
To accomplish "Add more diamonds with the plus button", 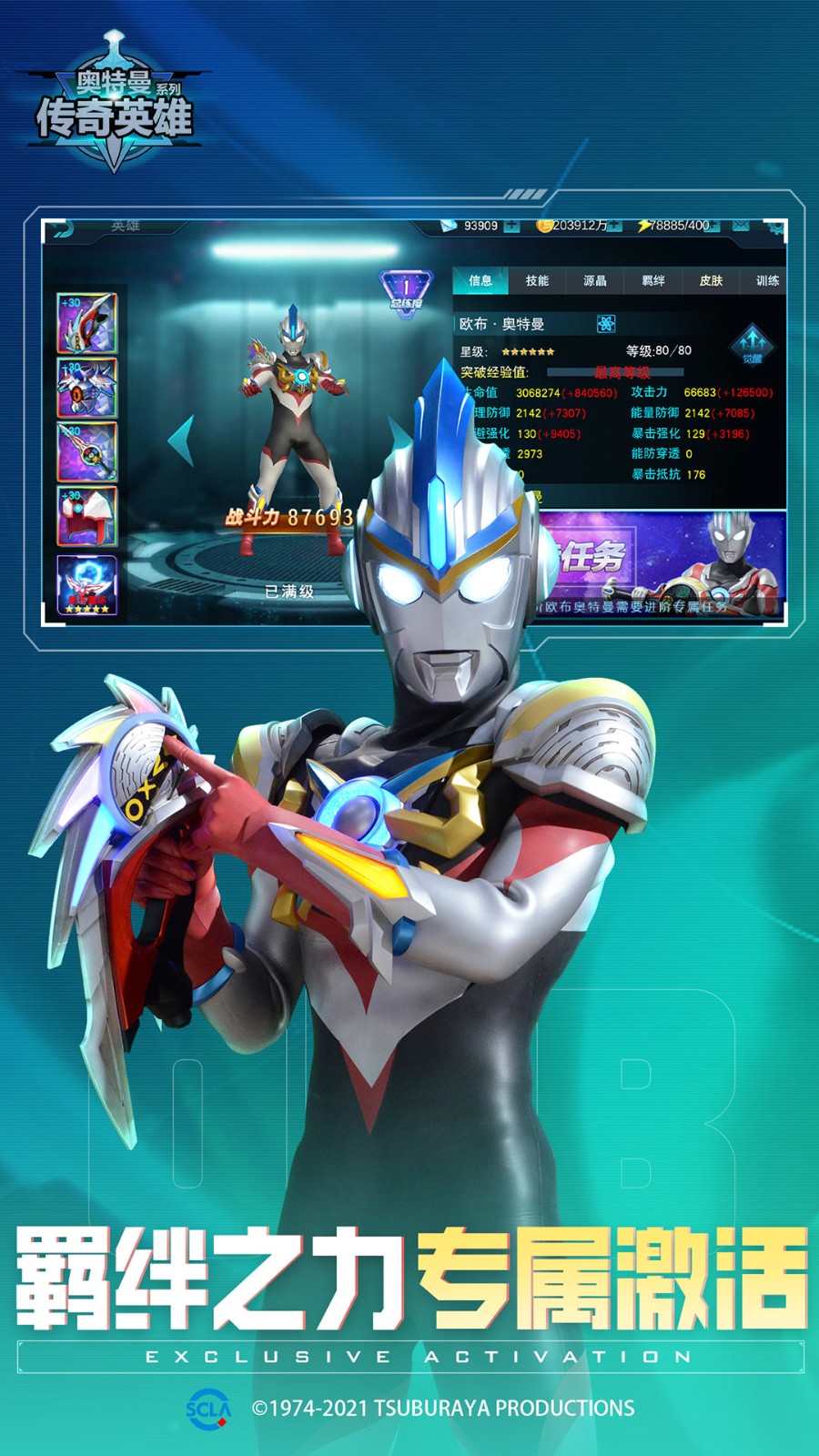I will pyautogui.click(x=511, y=226).
